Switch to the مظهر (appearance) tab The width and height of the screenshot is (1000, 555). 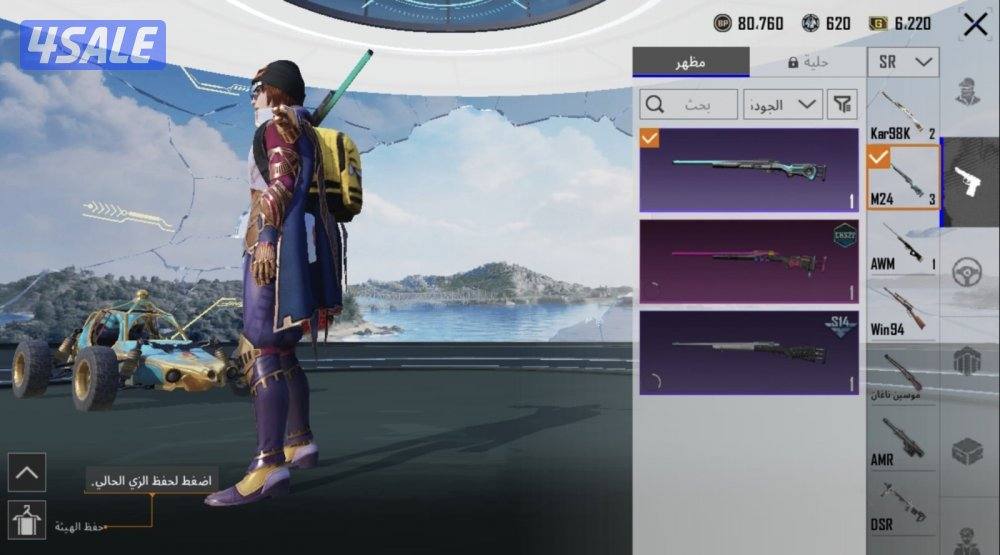click(x=690, y=62)
